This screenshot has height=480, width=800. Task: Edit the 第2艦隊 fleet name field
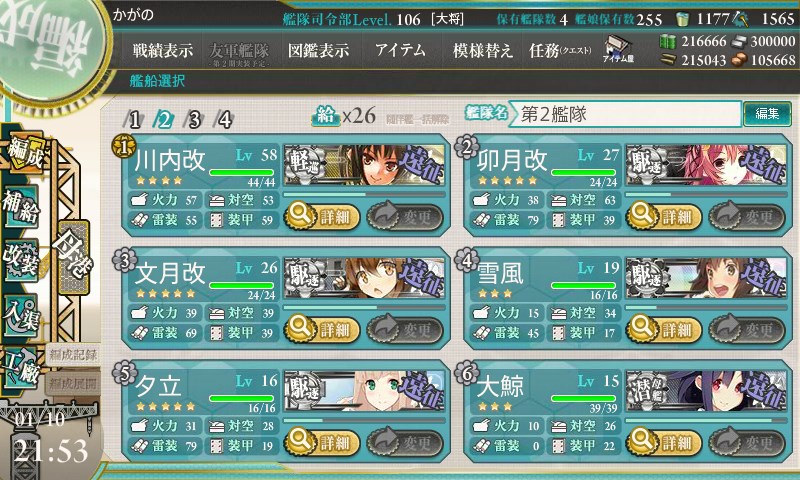[x=627, y=114]
